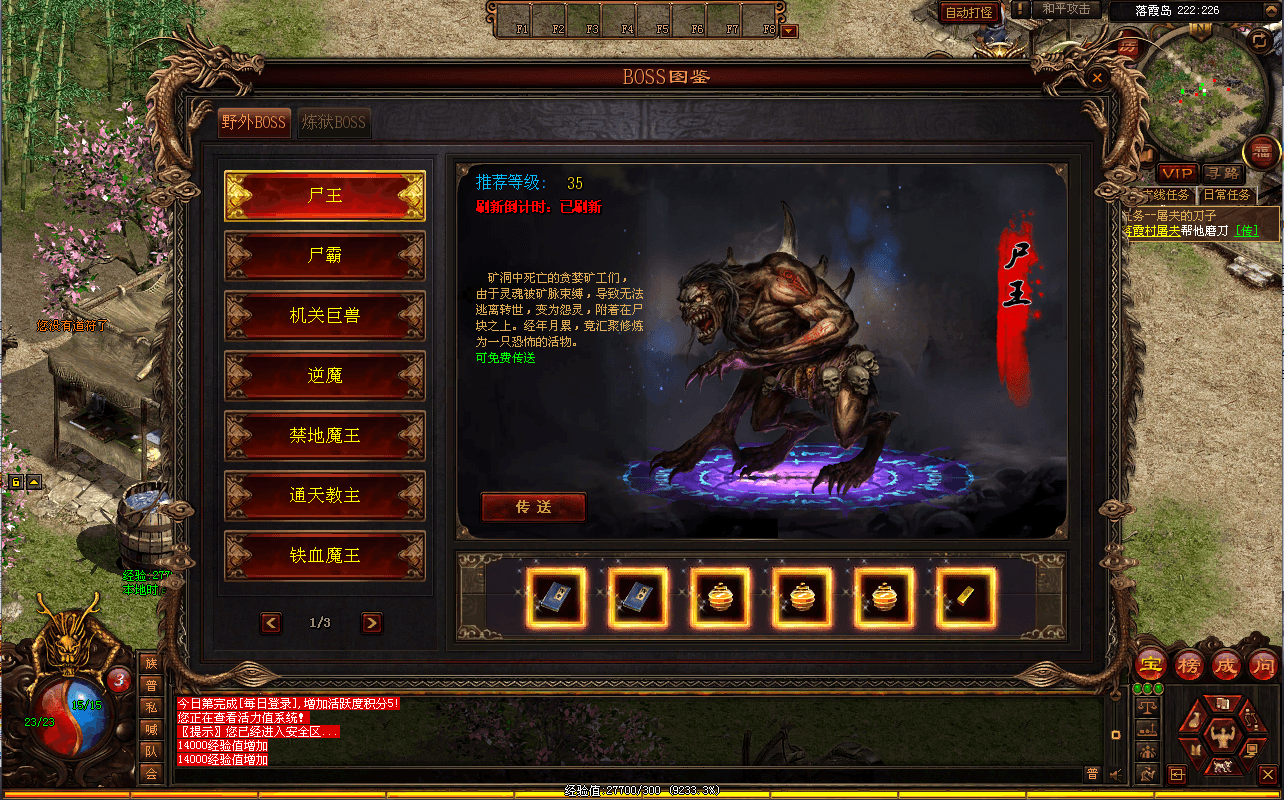
Task: Open the 榜 ranking button
Action: (1189, 664)
